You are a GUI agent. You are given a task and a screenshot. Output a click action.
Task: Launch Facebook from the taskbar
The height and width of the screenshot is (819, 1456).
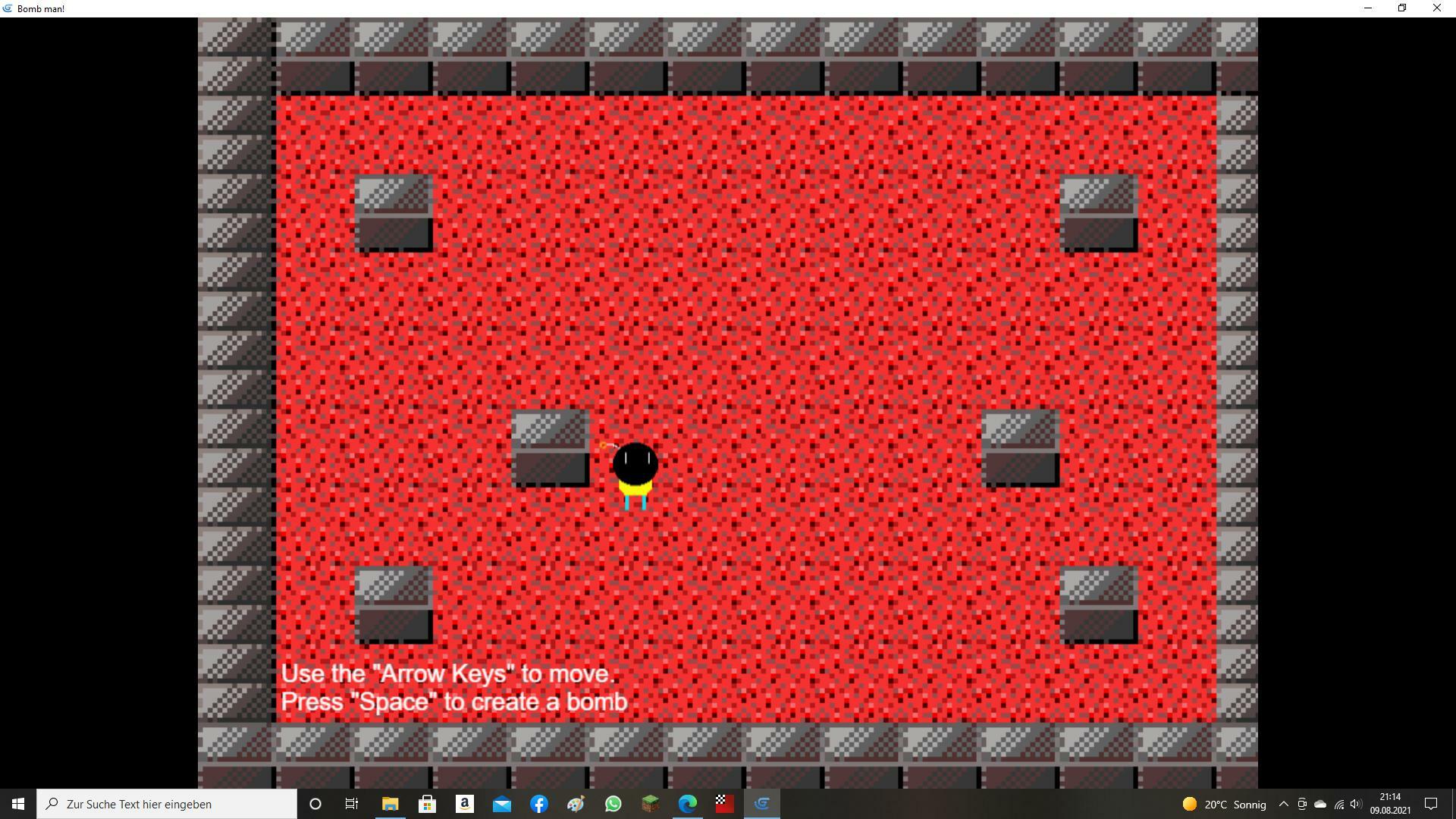540,804
